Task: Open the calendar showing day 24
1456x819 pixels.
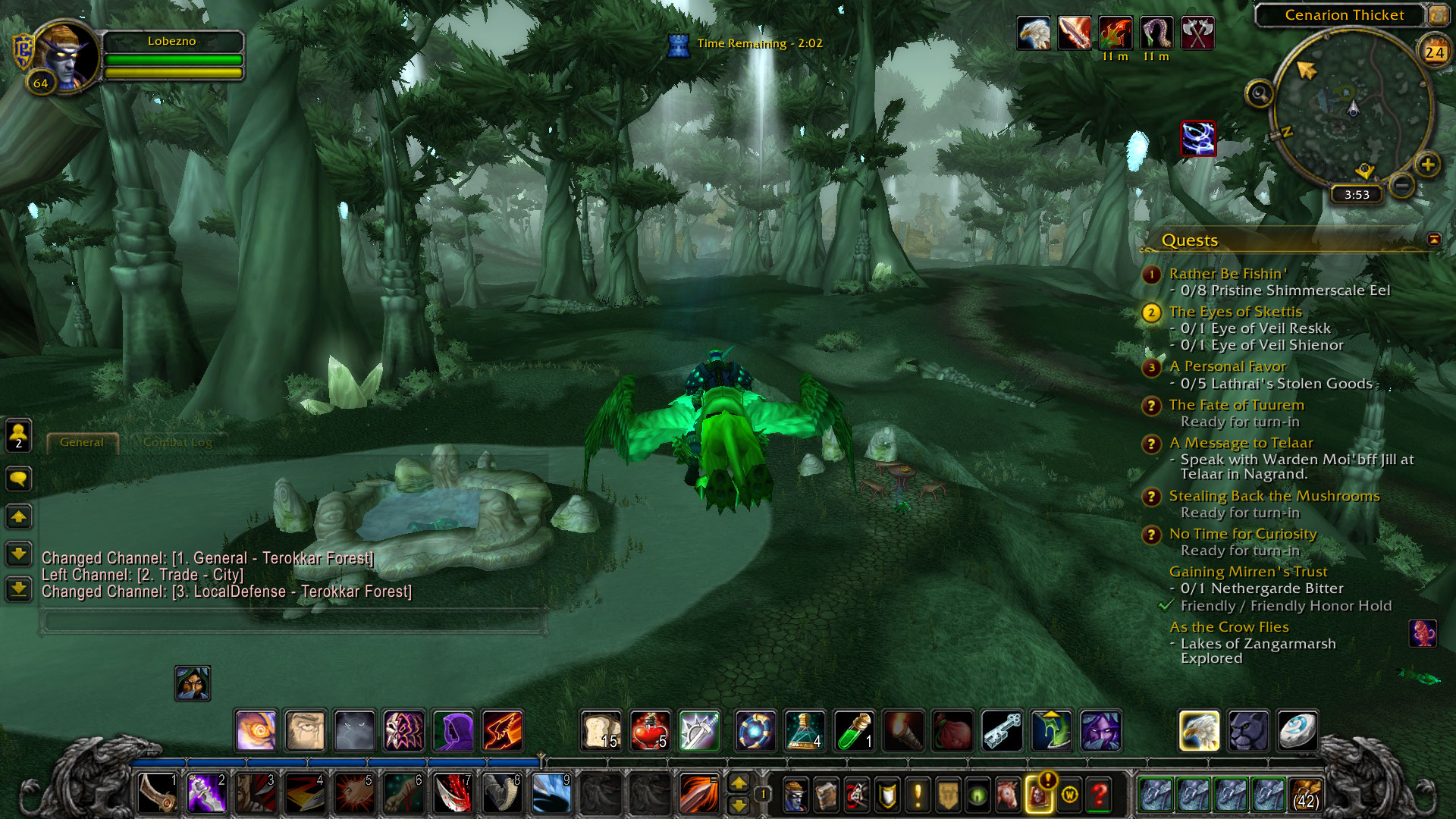Action: (1433, 52)
